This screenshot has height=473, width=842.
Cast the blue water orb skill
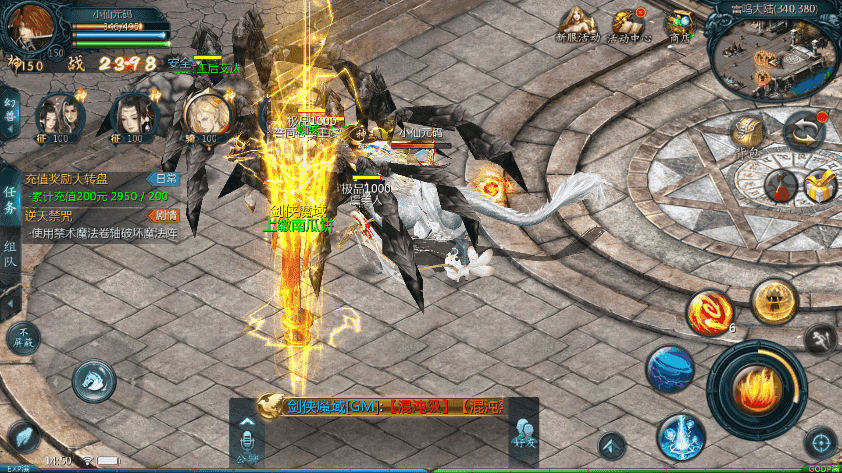(669, 369)
